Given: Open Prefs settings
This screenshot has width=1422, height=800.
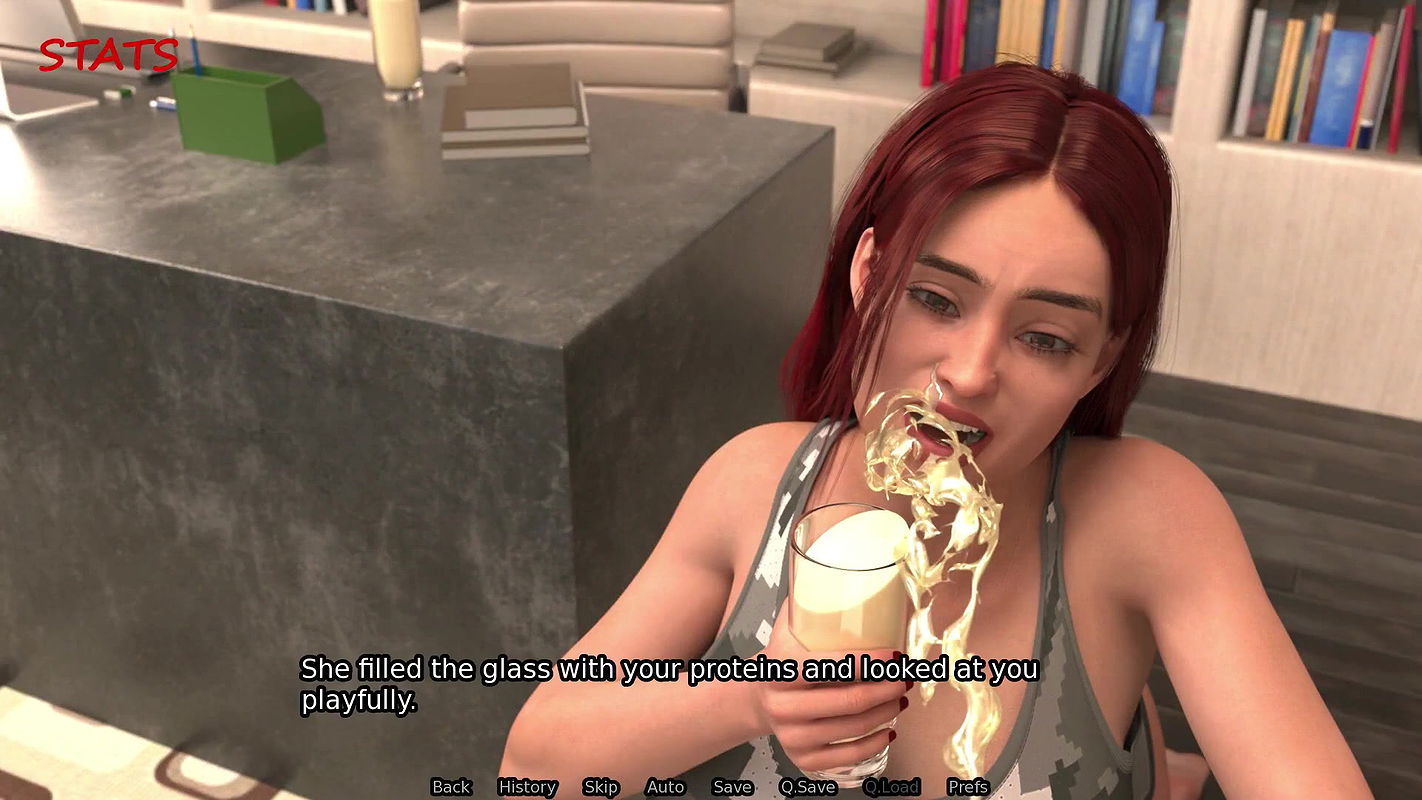Looking at the screenshot, I should [x=968, y=787].
